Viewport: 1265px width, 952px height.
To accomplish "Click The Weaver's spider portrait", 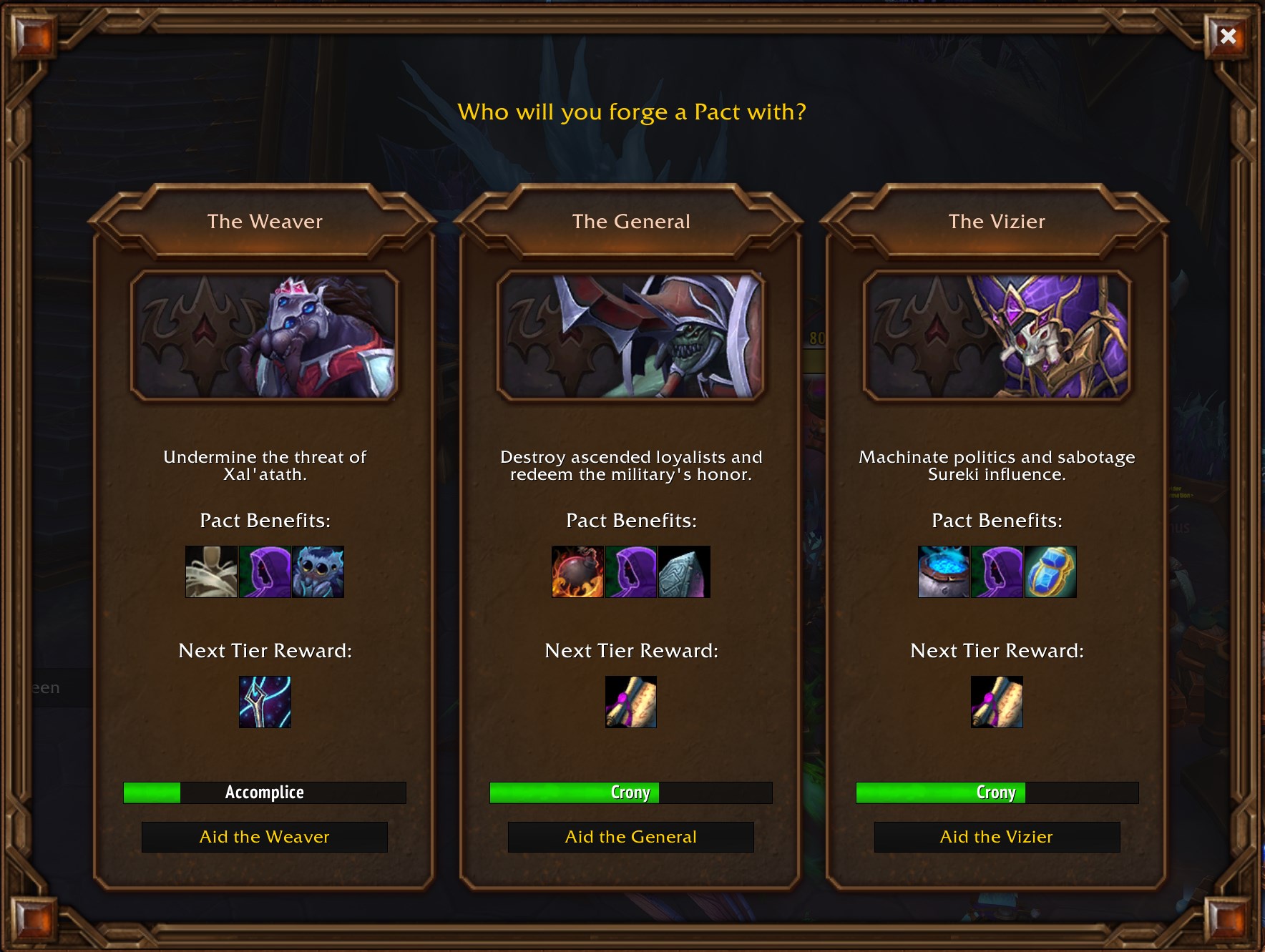I will (265, 333).
